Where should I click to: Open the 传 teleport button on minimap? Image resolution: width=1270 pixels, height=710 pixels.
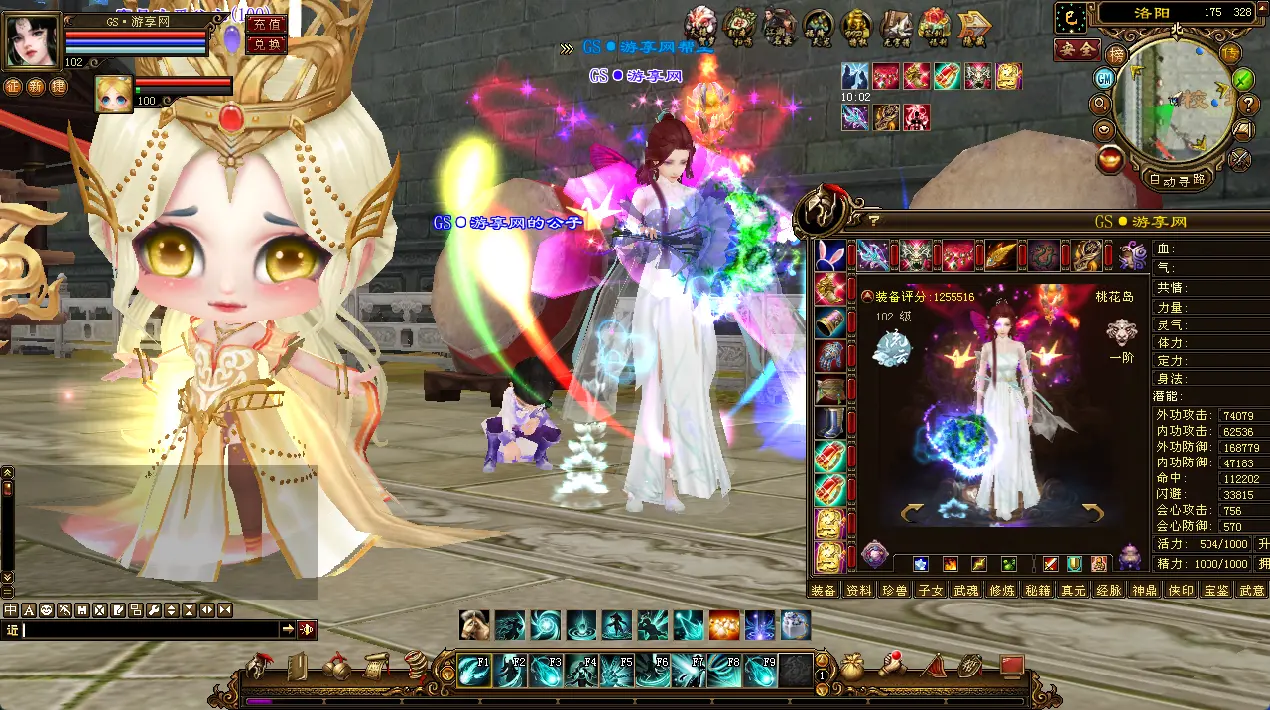click(x=1231, y=55)
